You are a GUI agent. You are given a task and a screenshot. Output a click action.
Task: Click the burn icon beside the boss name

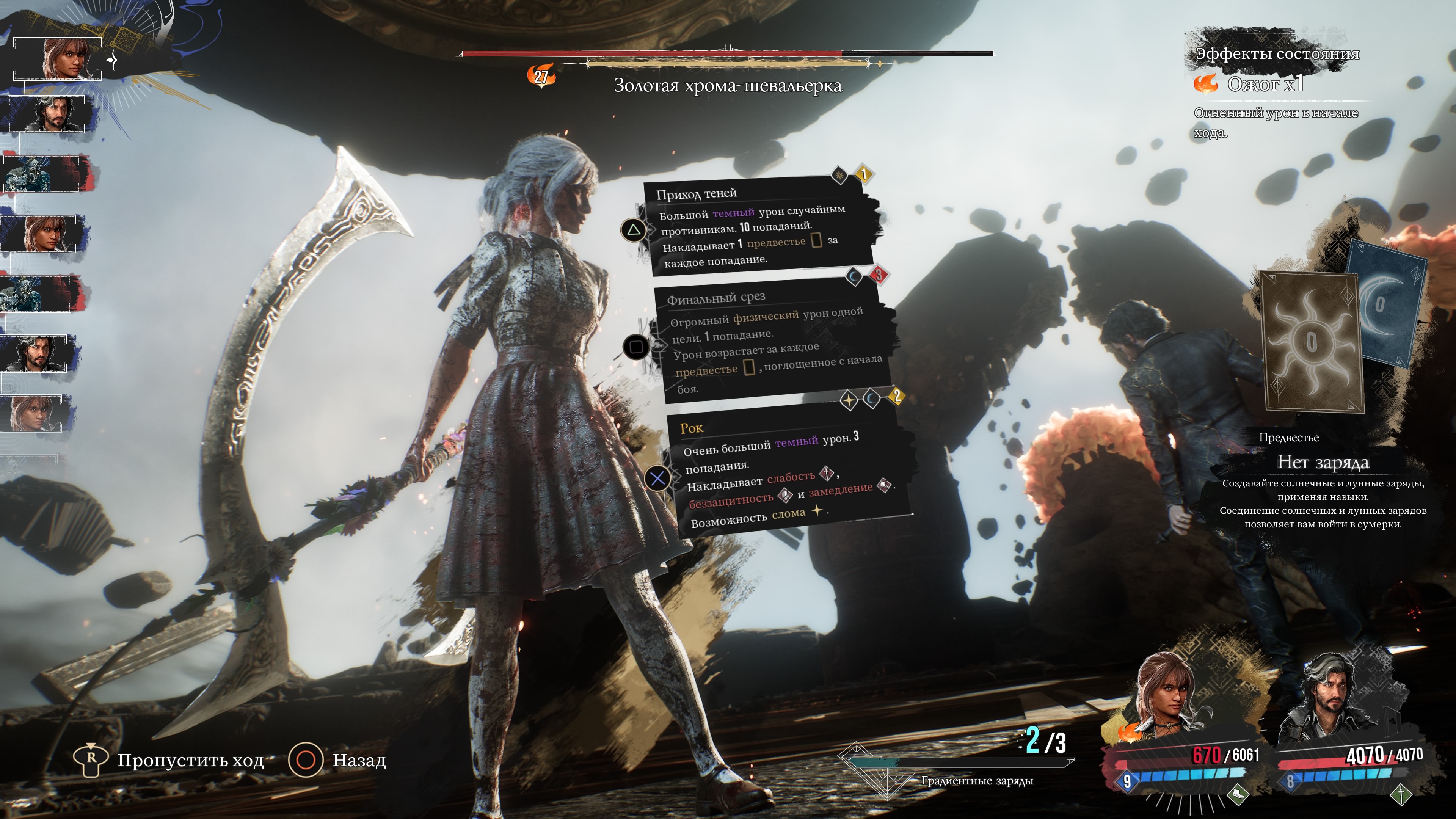click(541, 75)
